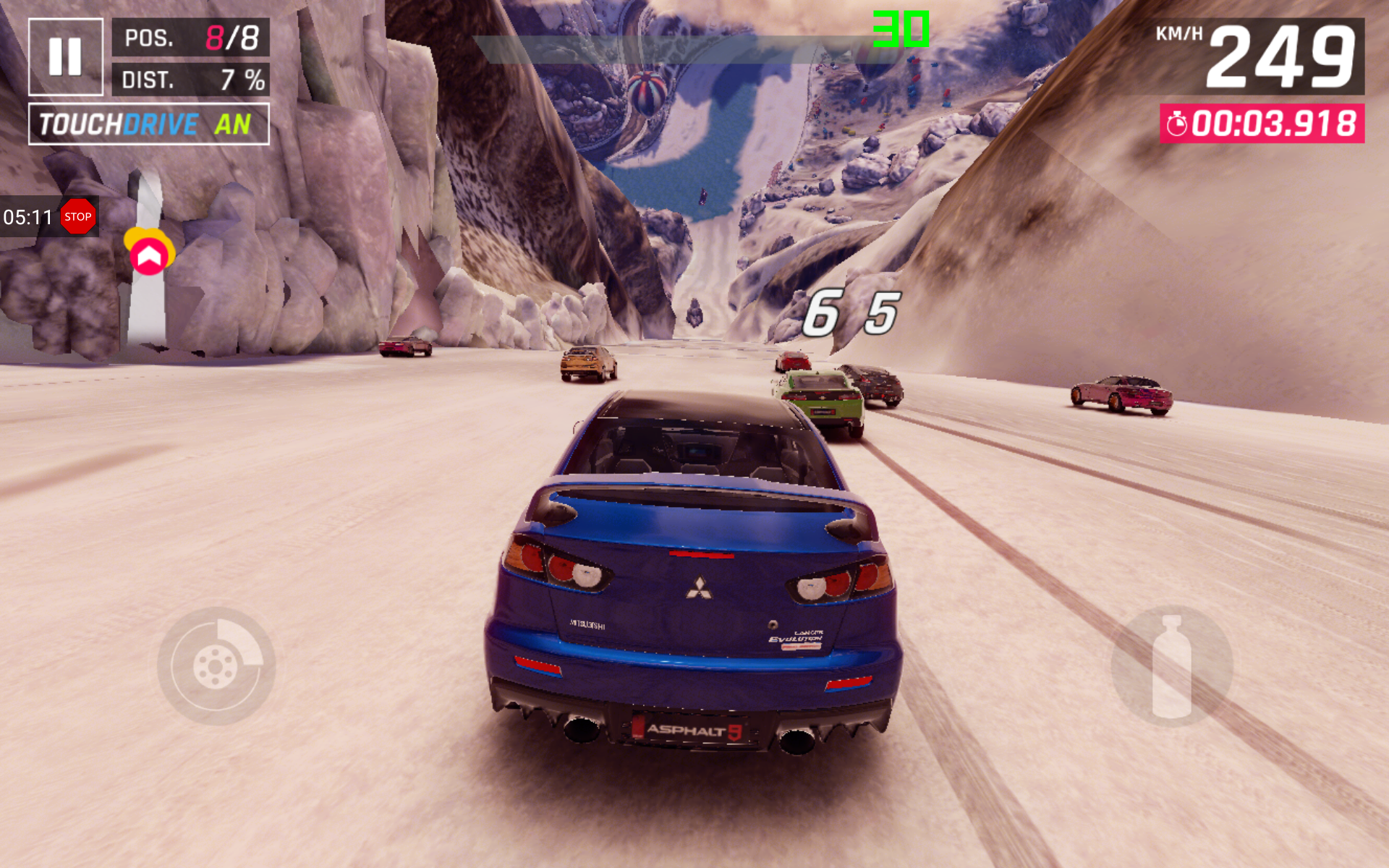Pause the race
Screen dimensions: 1389x868
(65, 56)
